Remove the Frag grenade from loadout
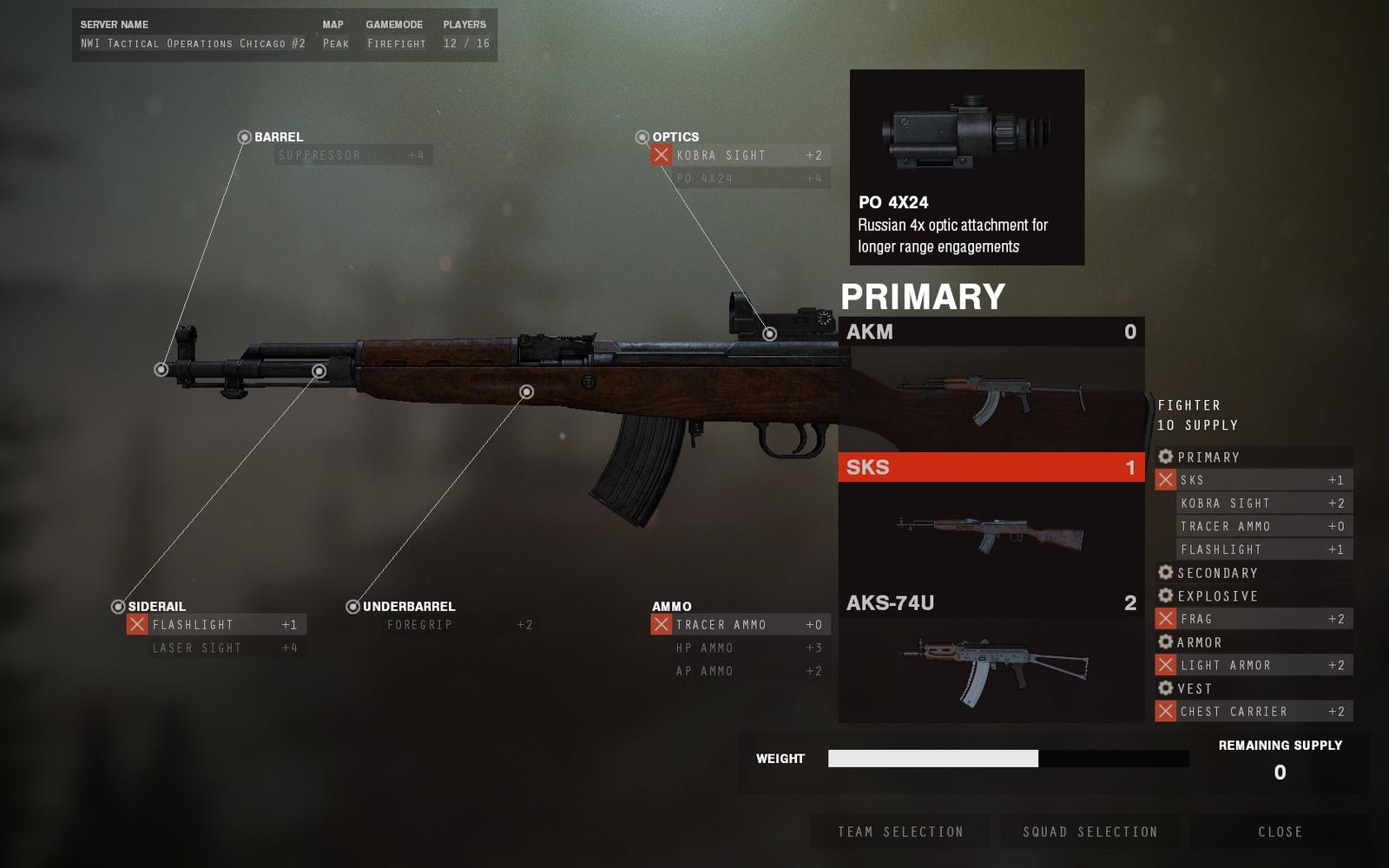1389x868 pixels. click(x=1166, y=619)
